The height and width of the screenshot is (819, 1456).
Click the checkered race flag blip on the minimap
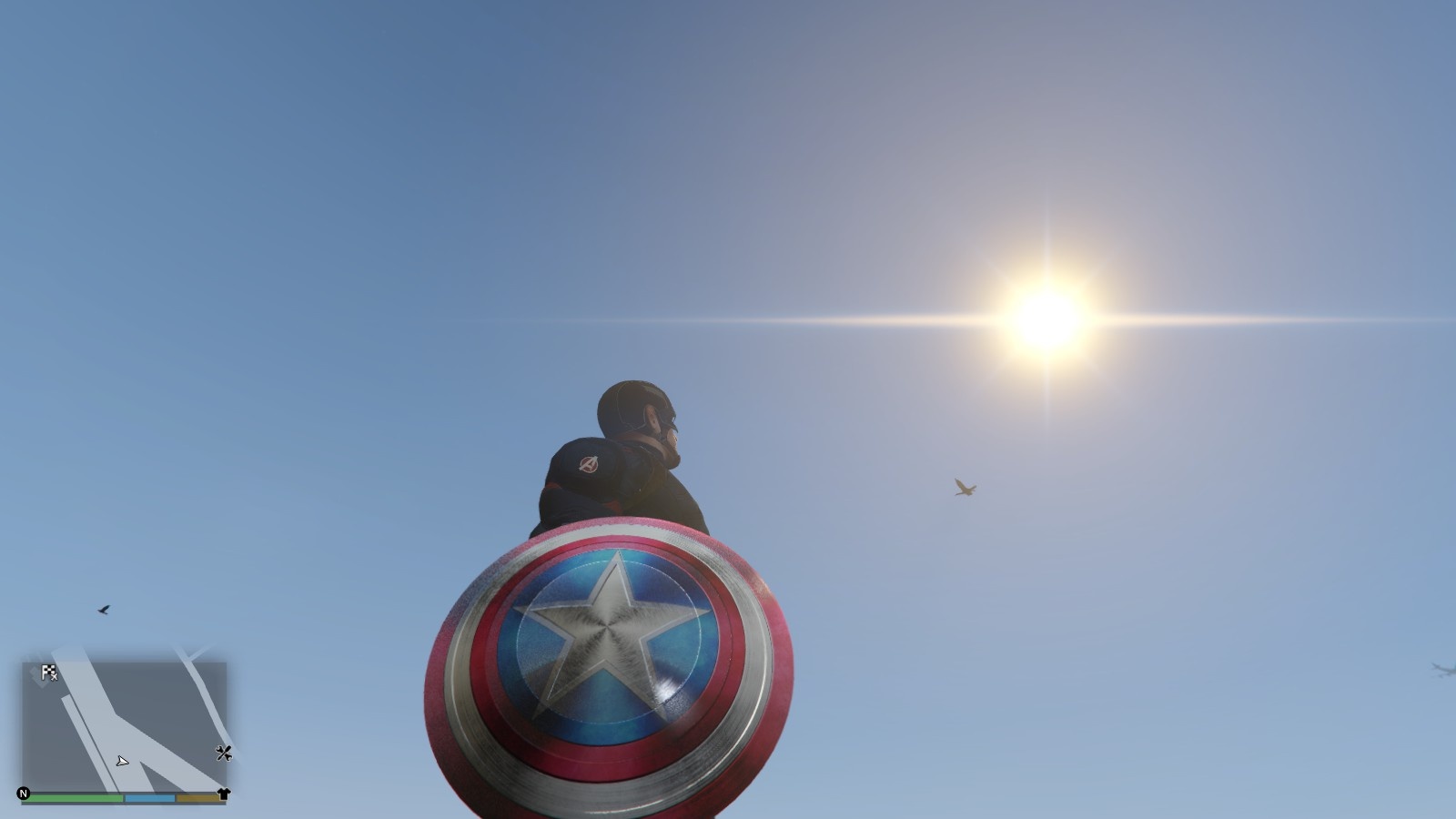point(46,672)
